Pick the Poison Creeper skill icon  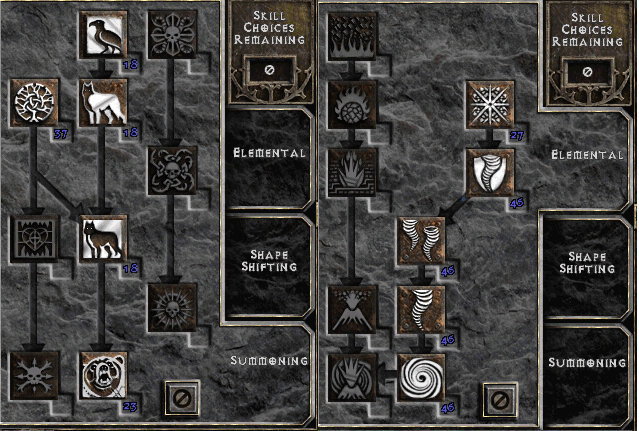171,36
